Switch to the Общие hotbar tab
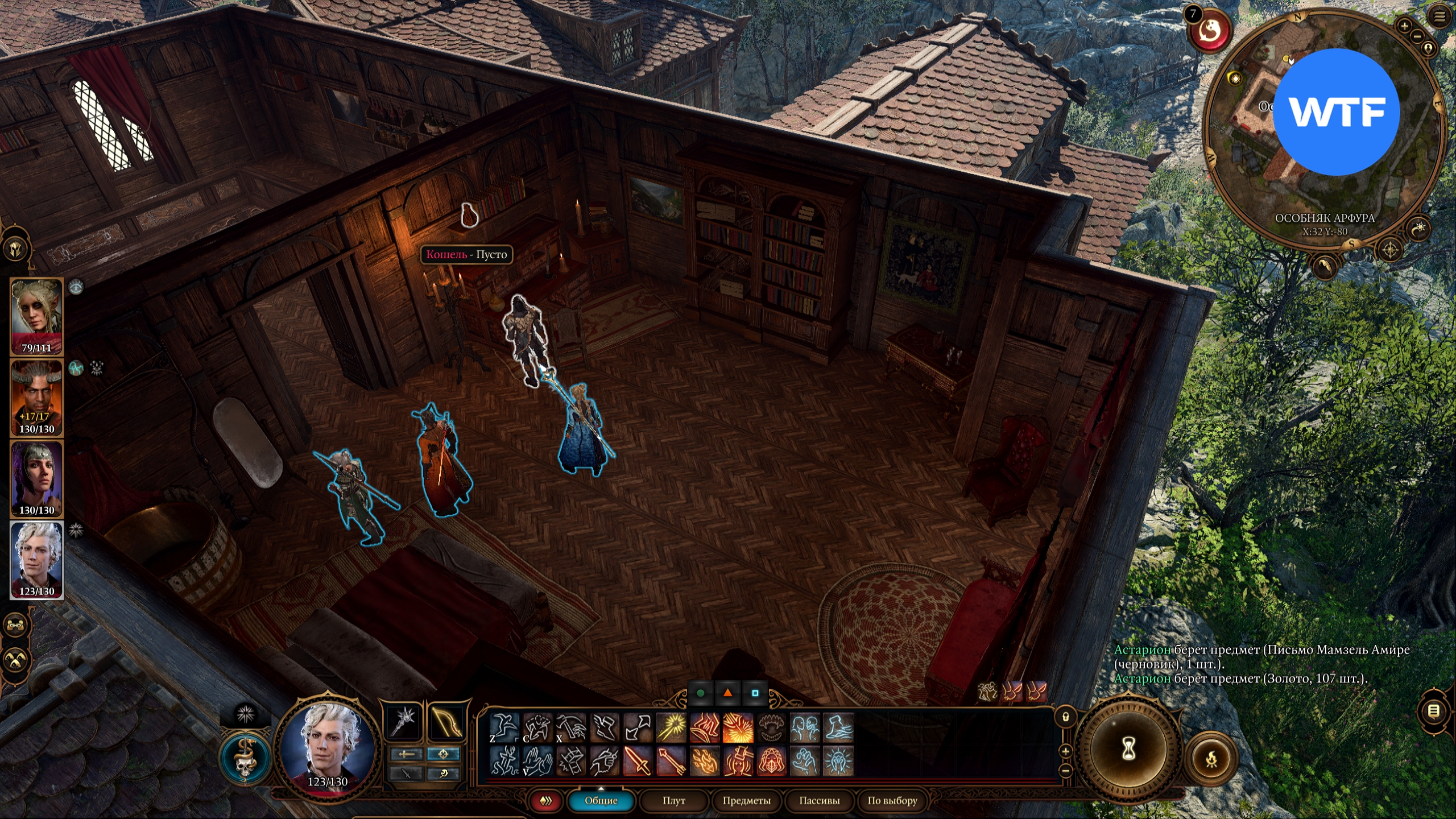This screenshot has width=1456, height=819. pyautogui.click(x=601, y=800)
